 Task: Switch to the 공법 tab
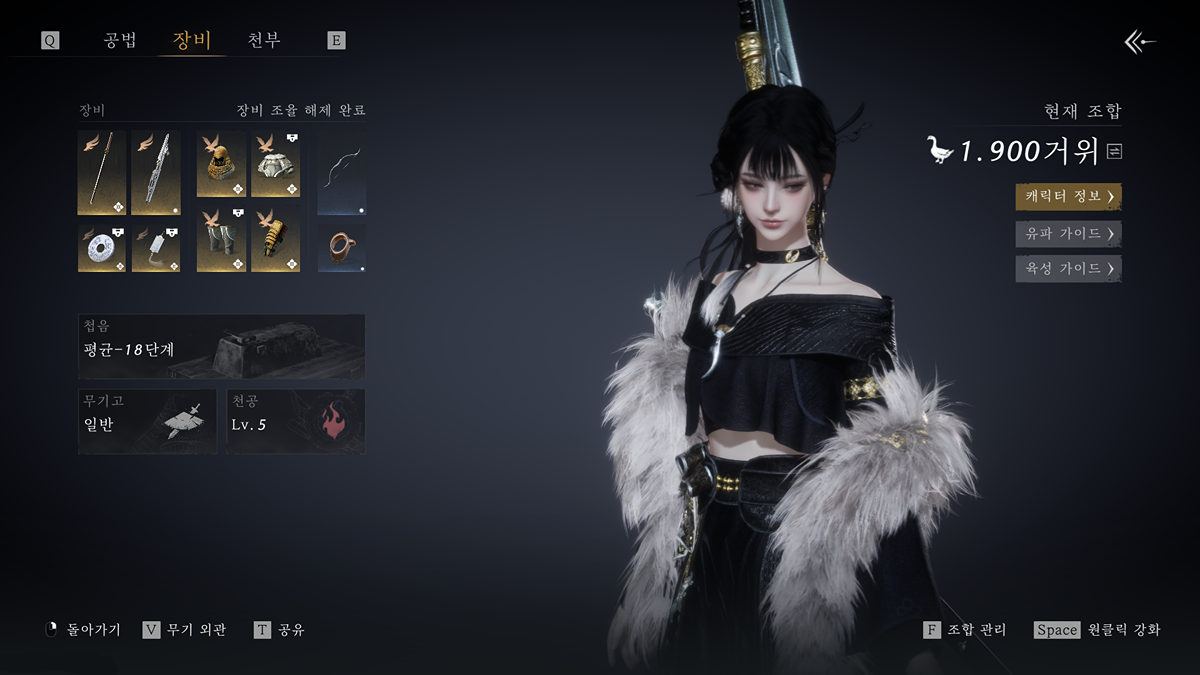(120, 41)
